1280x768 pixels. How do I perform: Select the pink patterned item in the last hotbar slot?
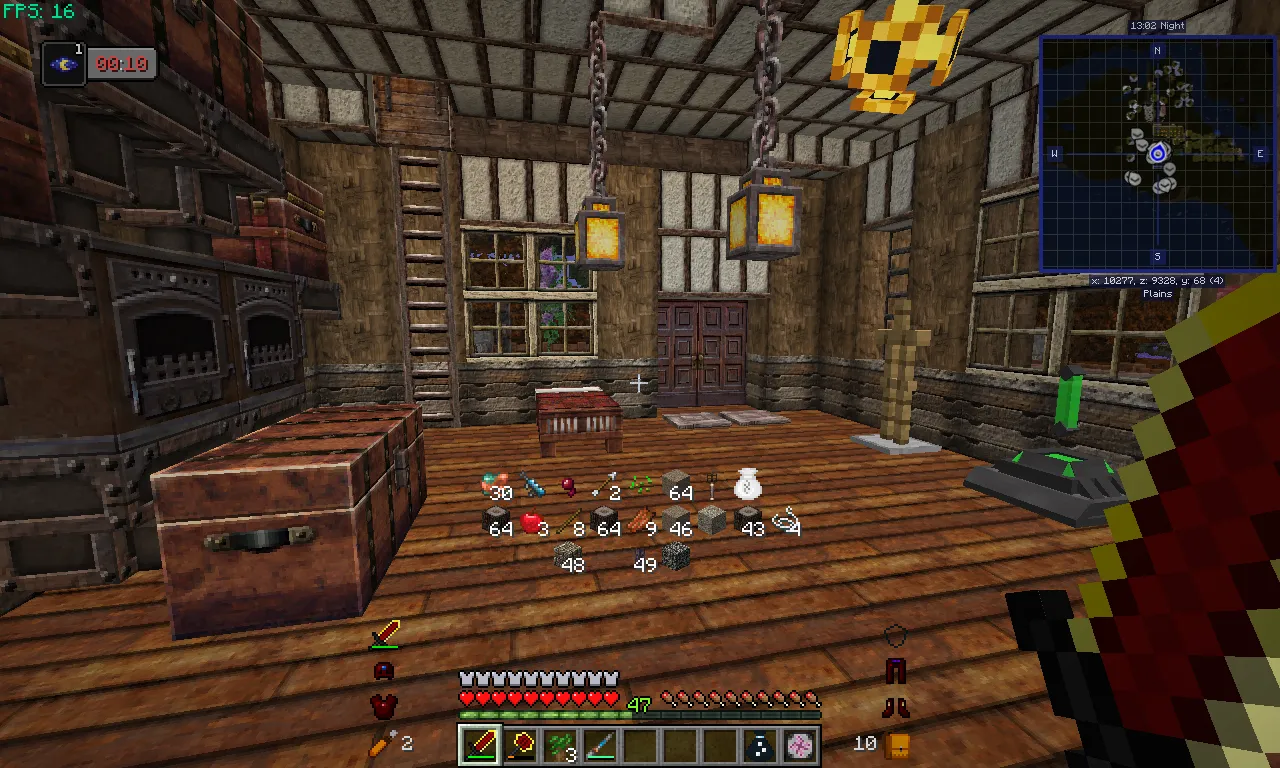click(x=799, y=744)
